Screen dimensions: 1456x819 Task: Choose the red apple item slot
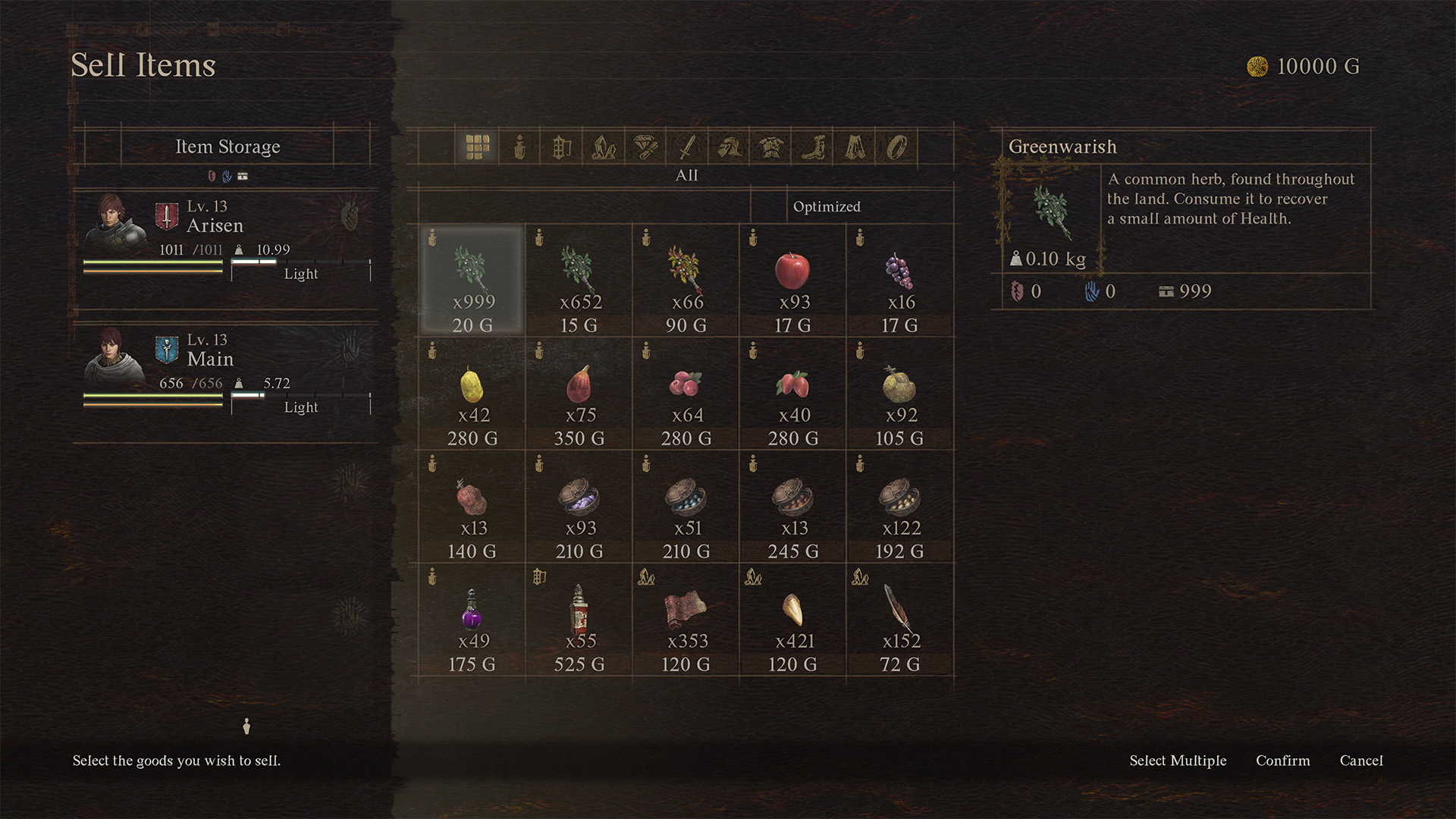point(792,280)
